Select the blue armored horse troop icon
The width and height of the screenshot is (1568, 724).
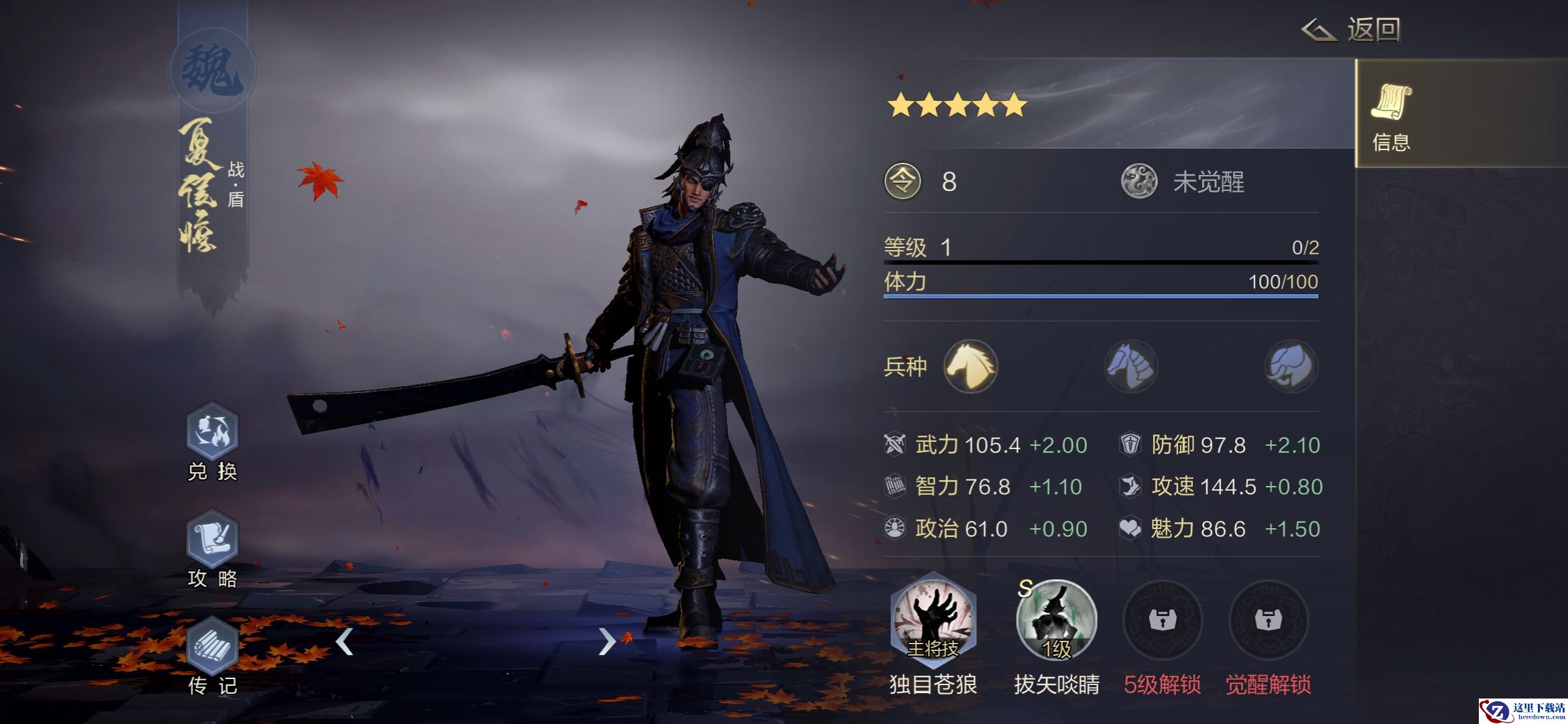(x=1130, y=366)
